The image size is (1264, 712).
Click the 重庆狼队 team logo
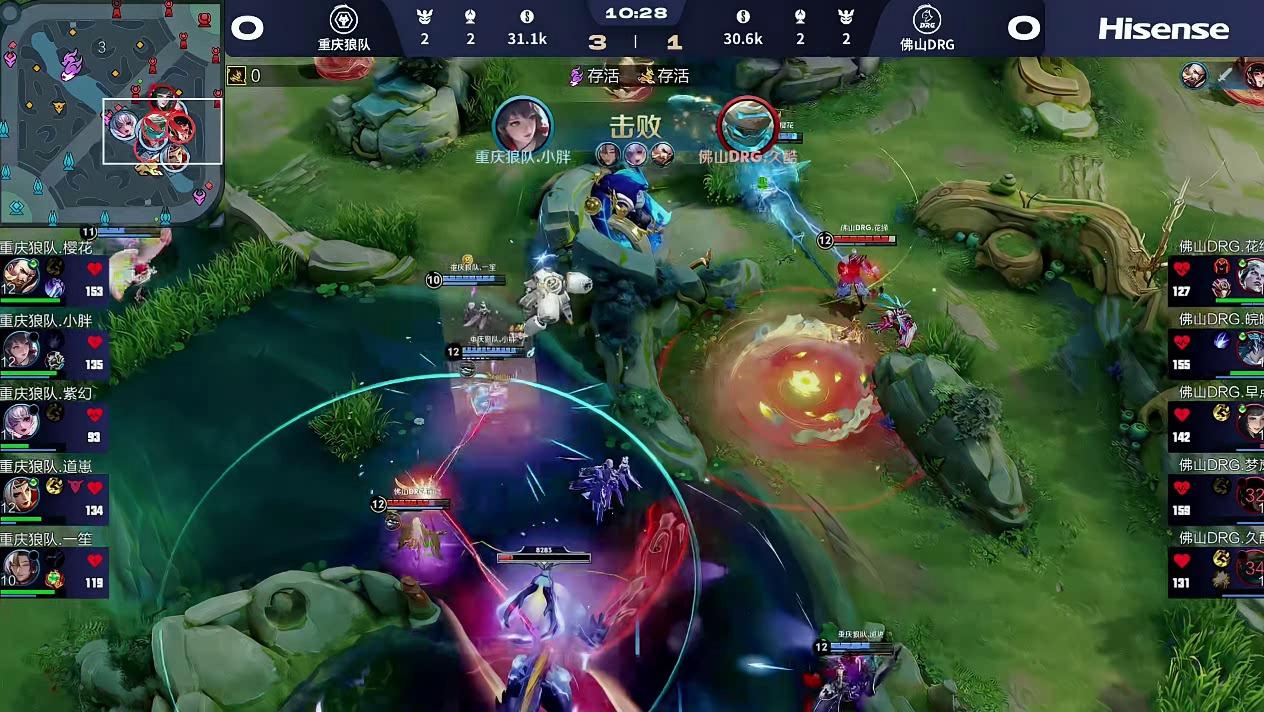point(344,20)
